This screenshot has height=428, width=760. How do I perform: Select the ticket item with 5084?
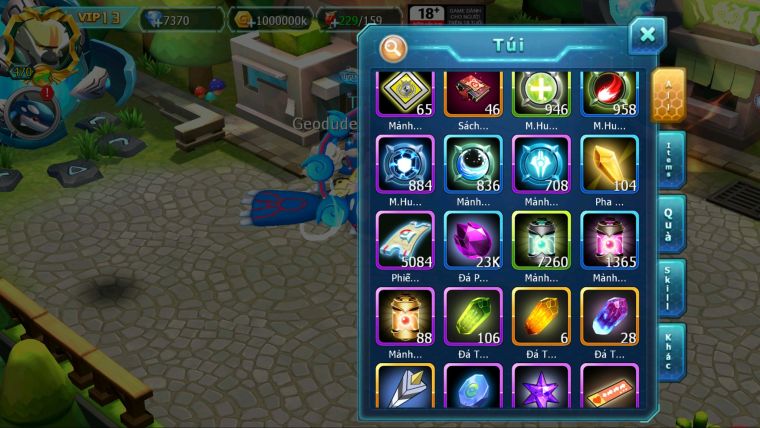coord(405,240)
